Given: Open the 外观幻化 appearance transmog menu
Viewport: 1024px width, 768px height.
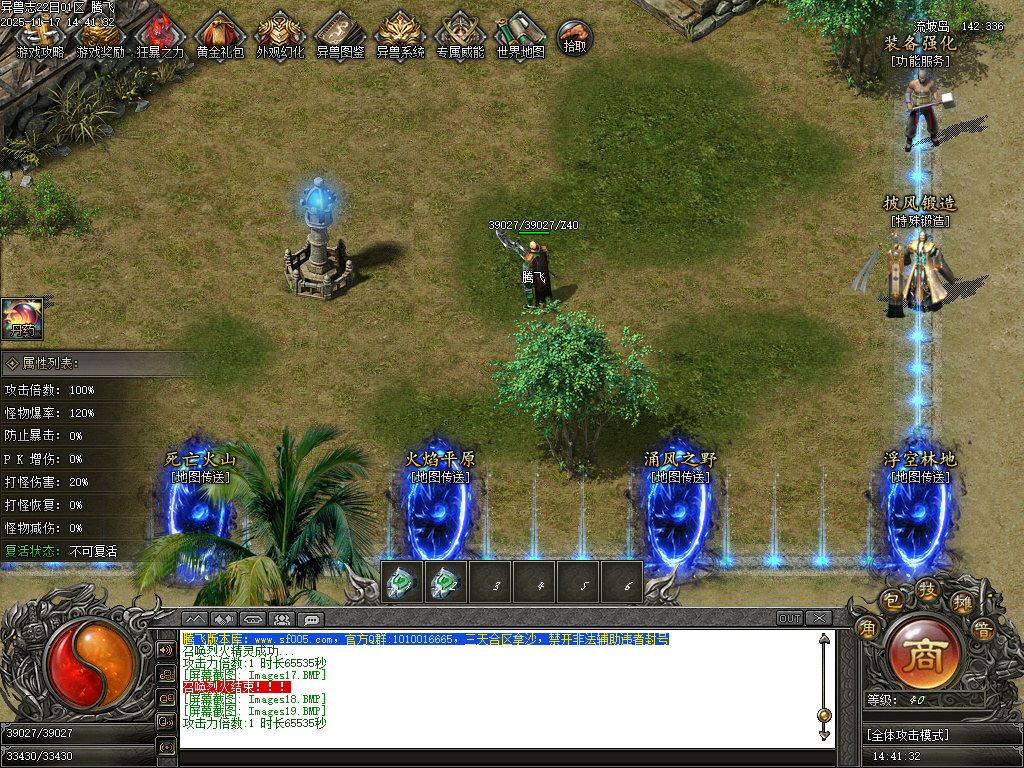Looking at the screenshot, I should point(280,35).
